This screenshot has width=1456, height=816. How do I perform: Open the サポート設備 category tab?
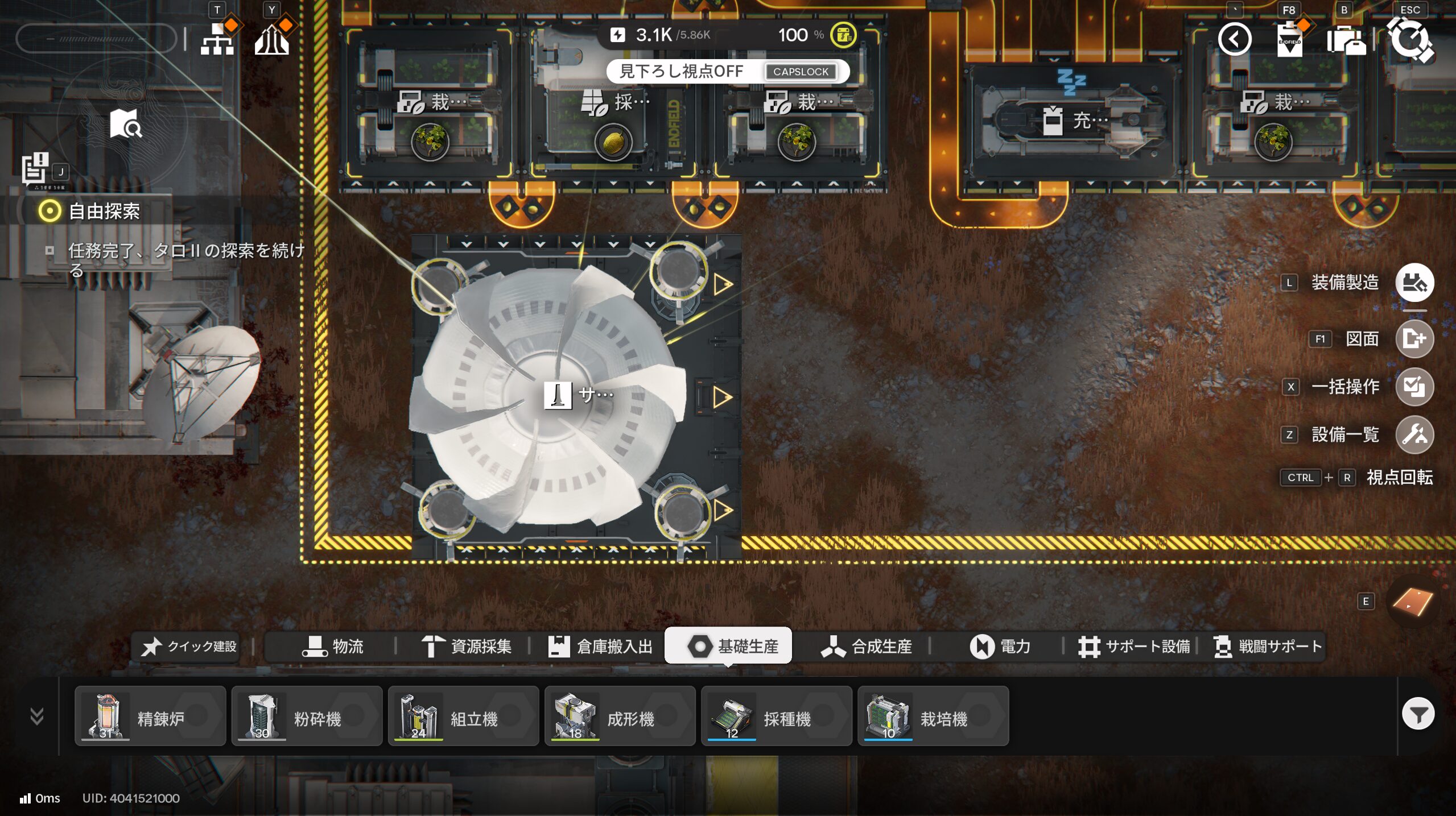pos(1134,647)
